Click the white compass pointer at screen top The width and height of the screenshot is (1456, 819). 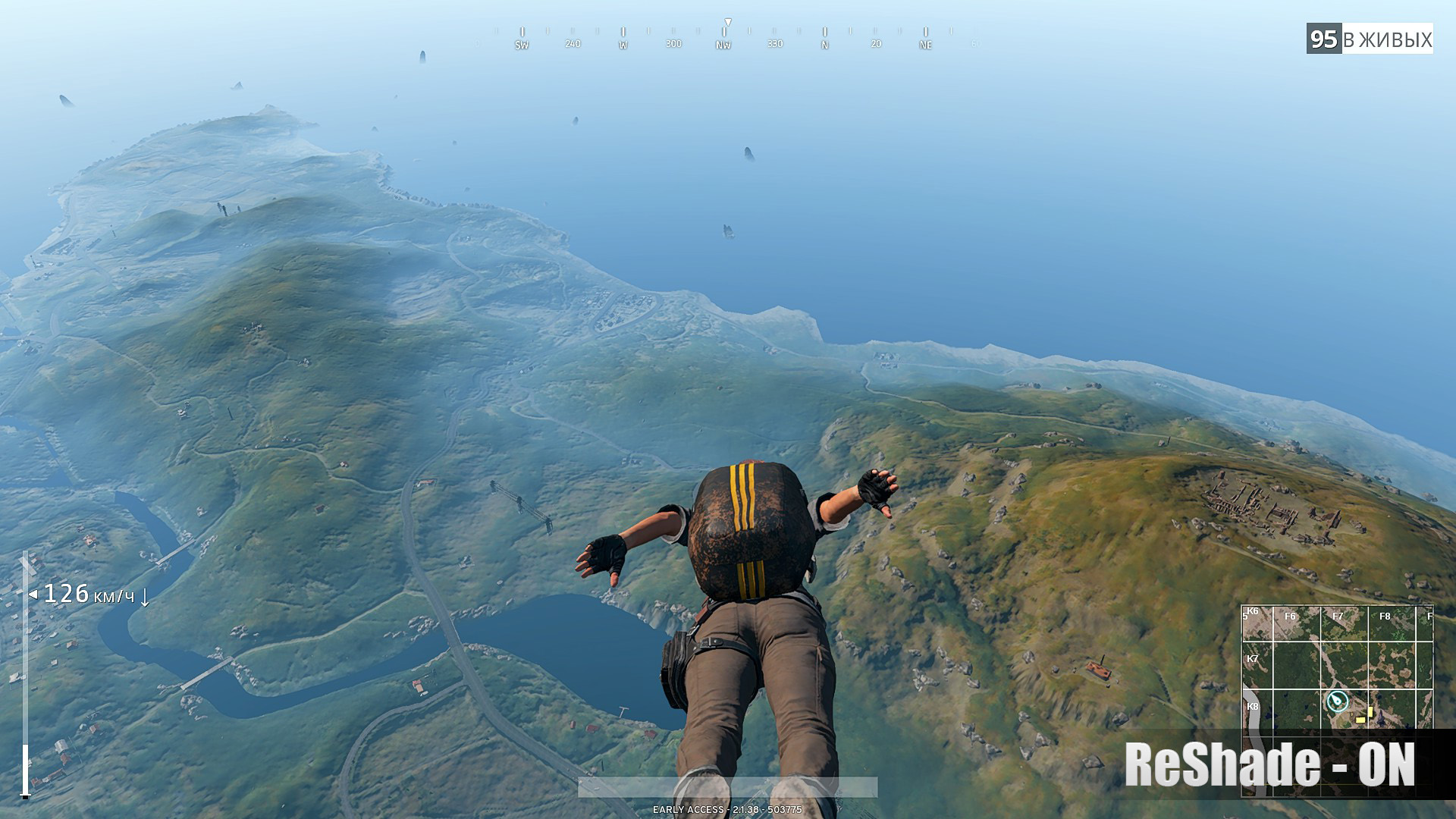pos(728,21)
